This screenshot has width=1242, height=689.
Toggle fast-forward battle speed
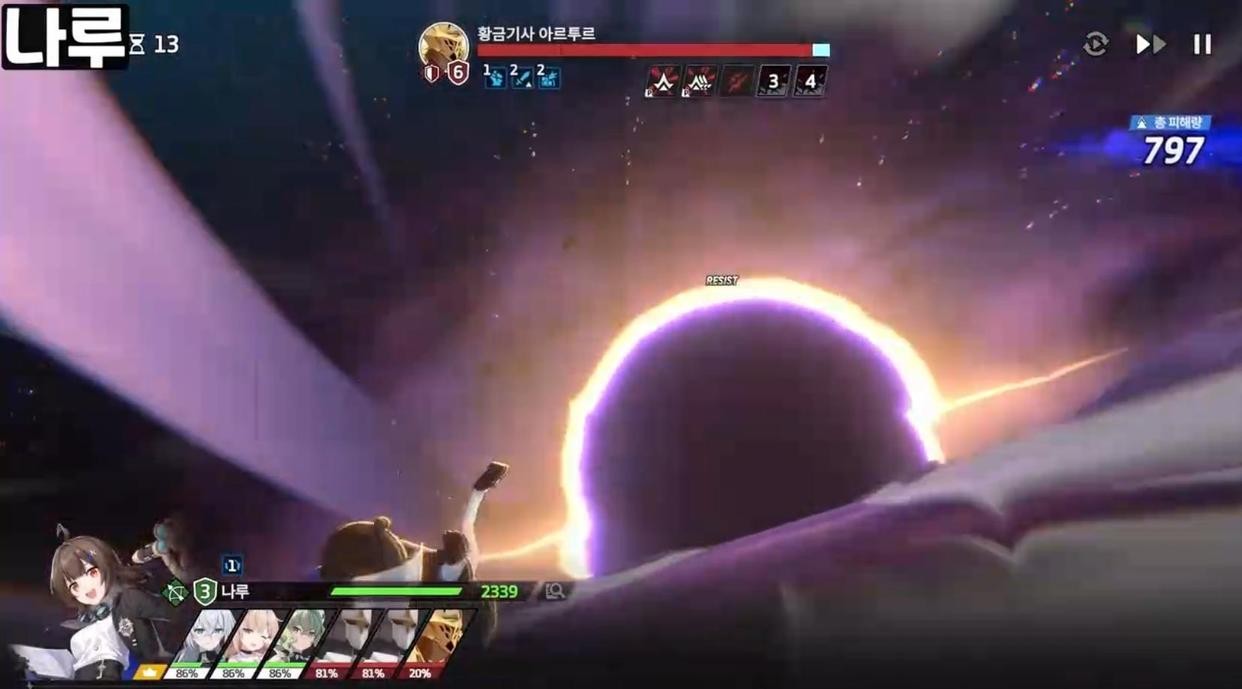tap(1150, 44)
